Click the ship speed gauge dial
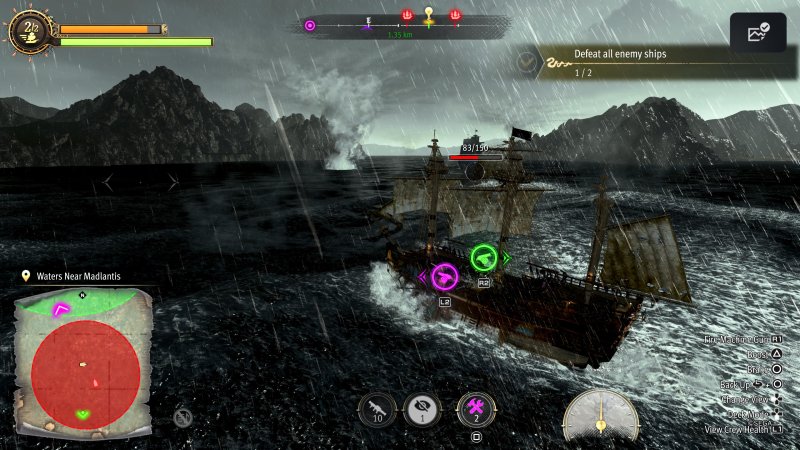Screen dimensions: 800x450 (x=600, y=412)
